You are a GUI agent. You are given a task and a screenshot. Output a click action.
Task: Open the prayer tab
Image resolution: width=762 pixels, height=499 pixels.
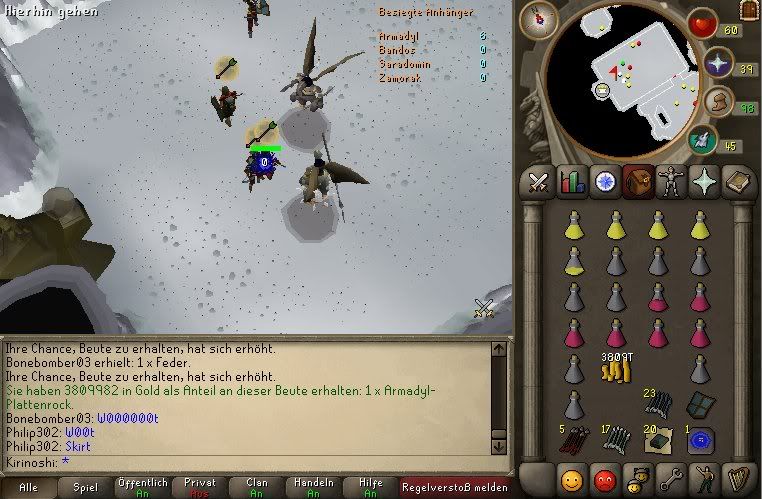click(704, 182)
